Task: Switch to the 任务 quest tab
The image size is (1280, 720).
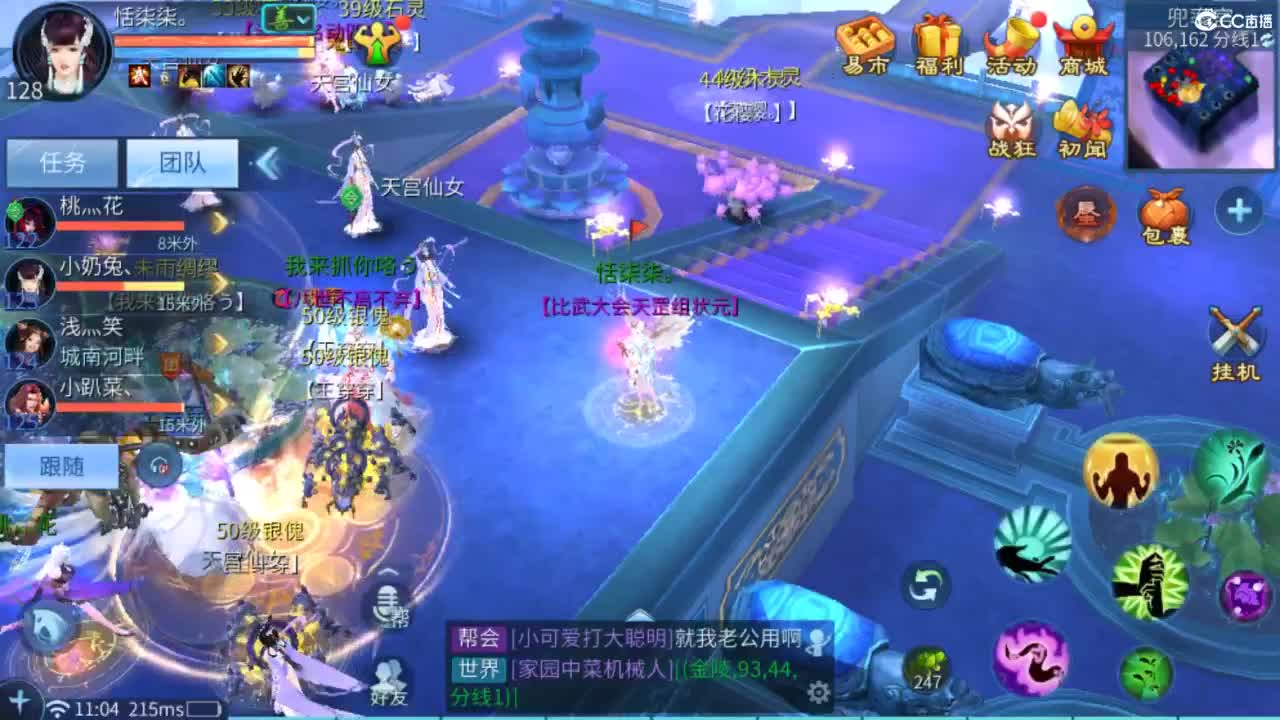Action: click(61, 162)
